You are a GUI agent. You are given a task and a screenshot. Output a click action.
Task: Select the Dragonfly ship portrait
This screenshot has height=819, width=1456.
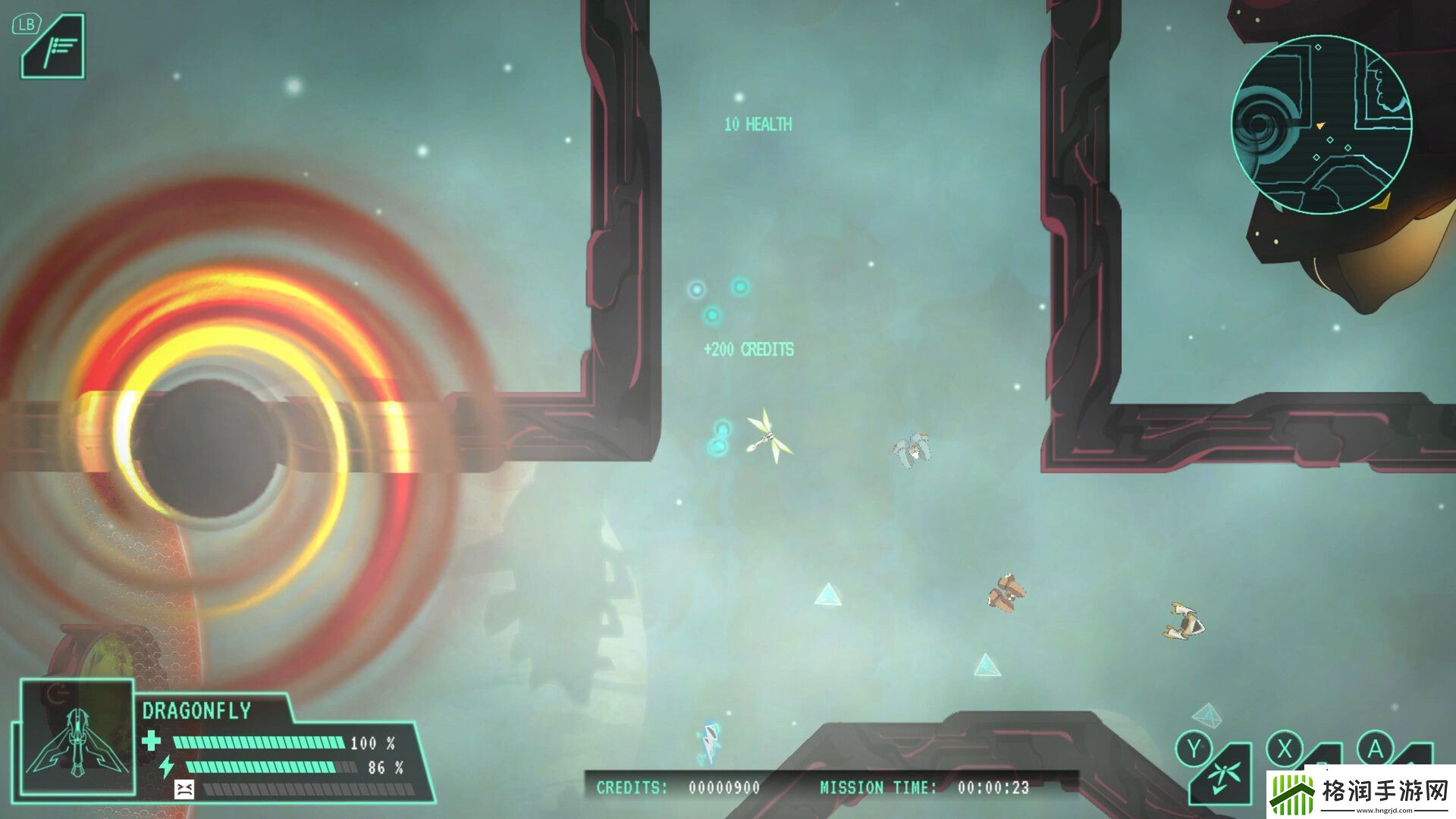(x=77, y=739)
